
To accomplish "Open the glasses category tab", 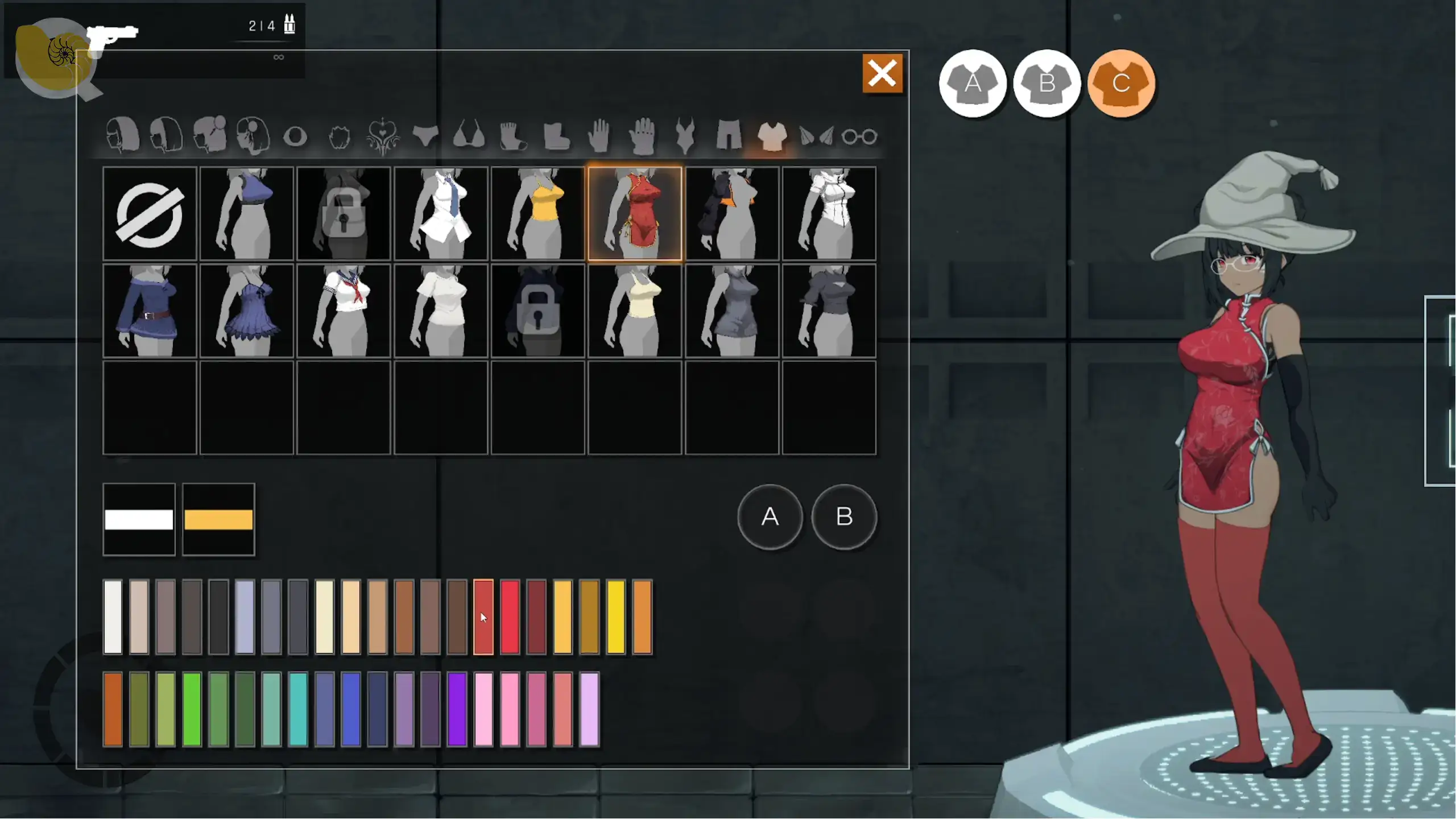I will tap(859, 136).
